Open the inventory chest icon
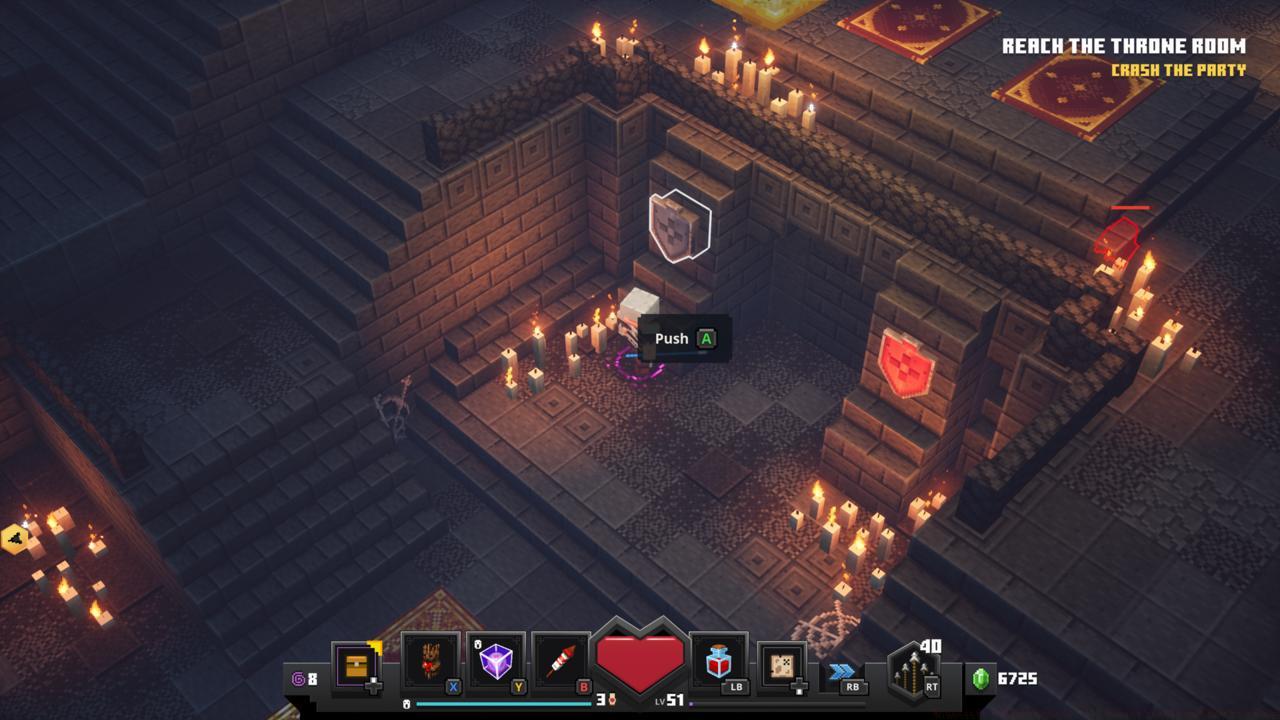The image size is (1280, 720). click(356, 664)
